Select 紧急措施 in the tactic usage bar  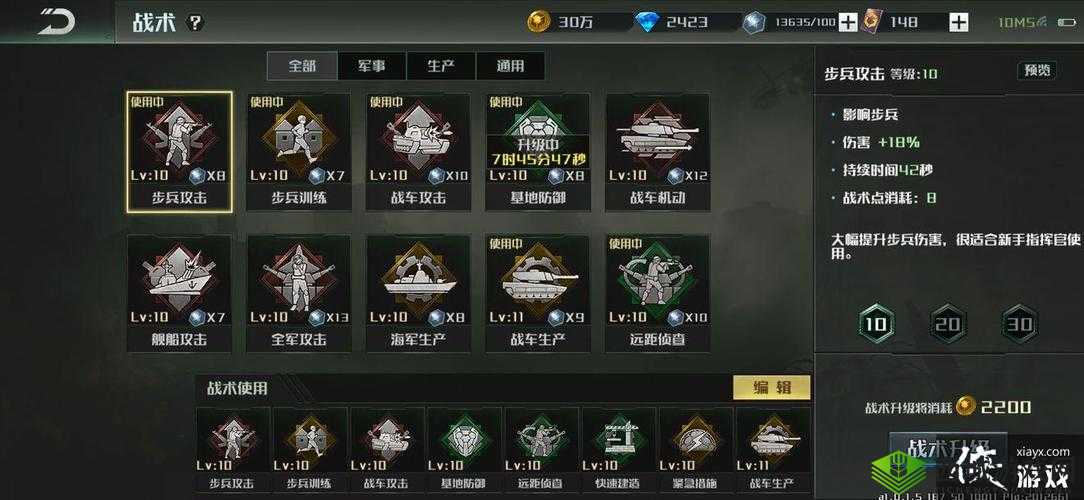click(695, 450)
